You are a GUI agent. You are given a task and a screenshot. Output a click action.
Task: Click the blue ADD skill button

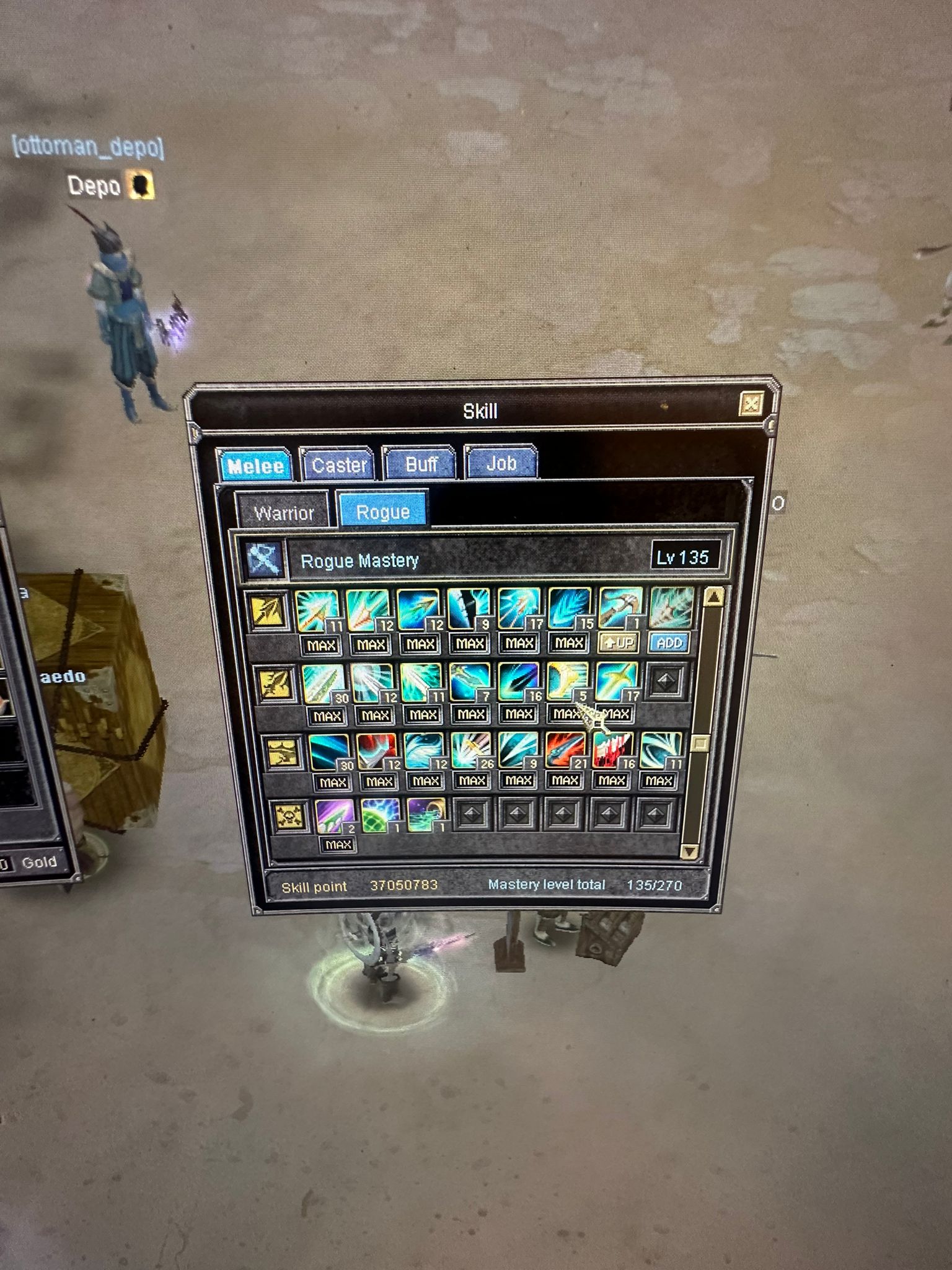669,642
